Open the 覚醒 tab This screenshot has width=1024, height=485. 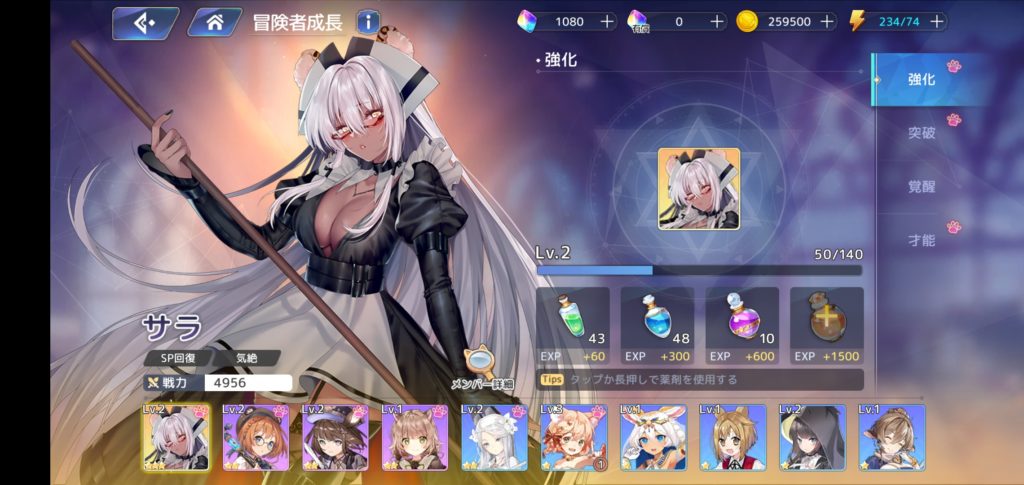tap(921, 185)
